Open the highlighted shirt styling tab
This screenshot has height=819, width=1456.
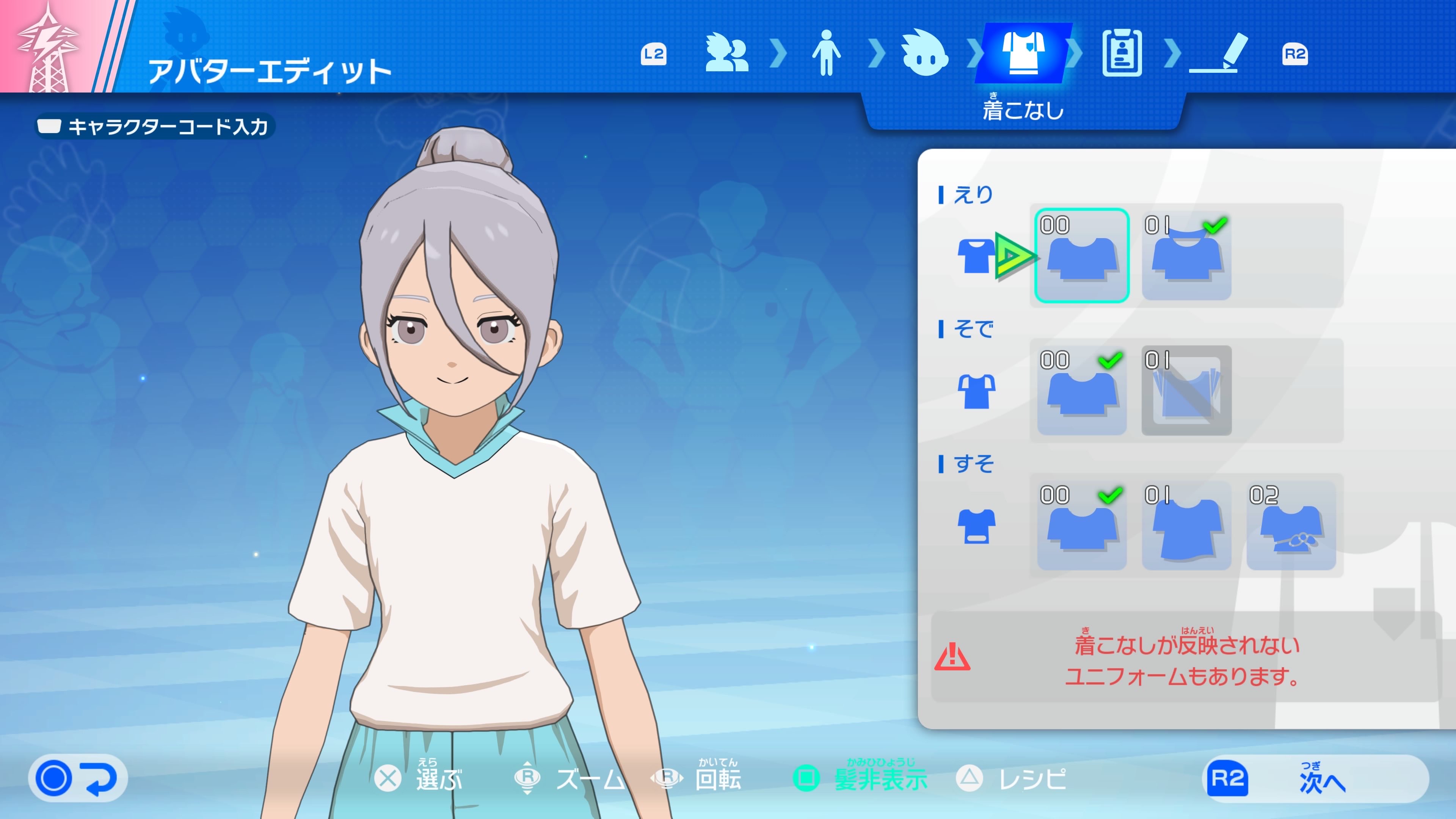[x=1023, y=53]
